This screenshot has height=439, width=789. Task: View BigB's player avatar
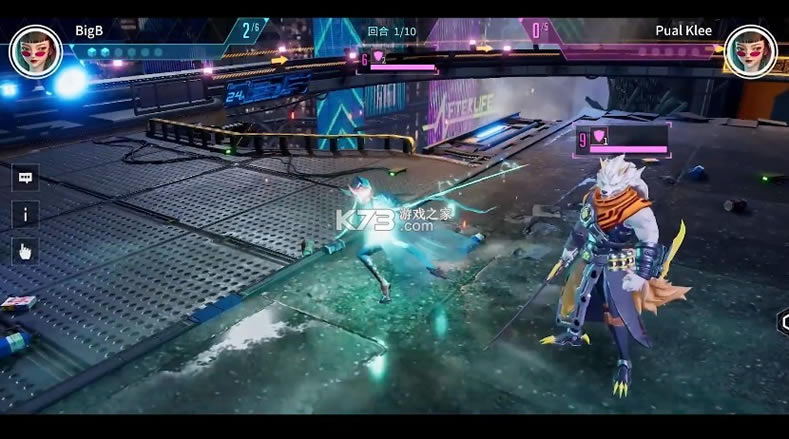click(35, 50)
